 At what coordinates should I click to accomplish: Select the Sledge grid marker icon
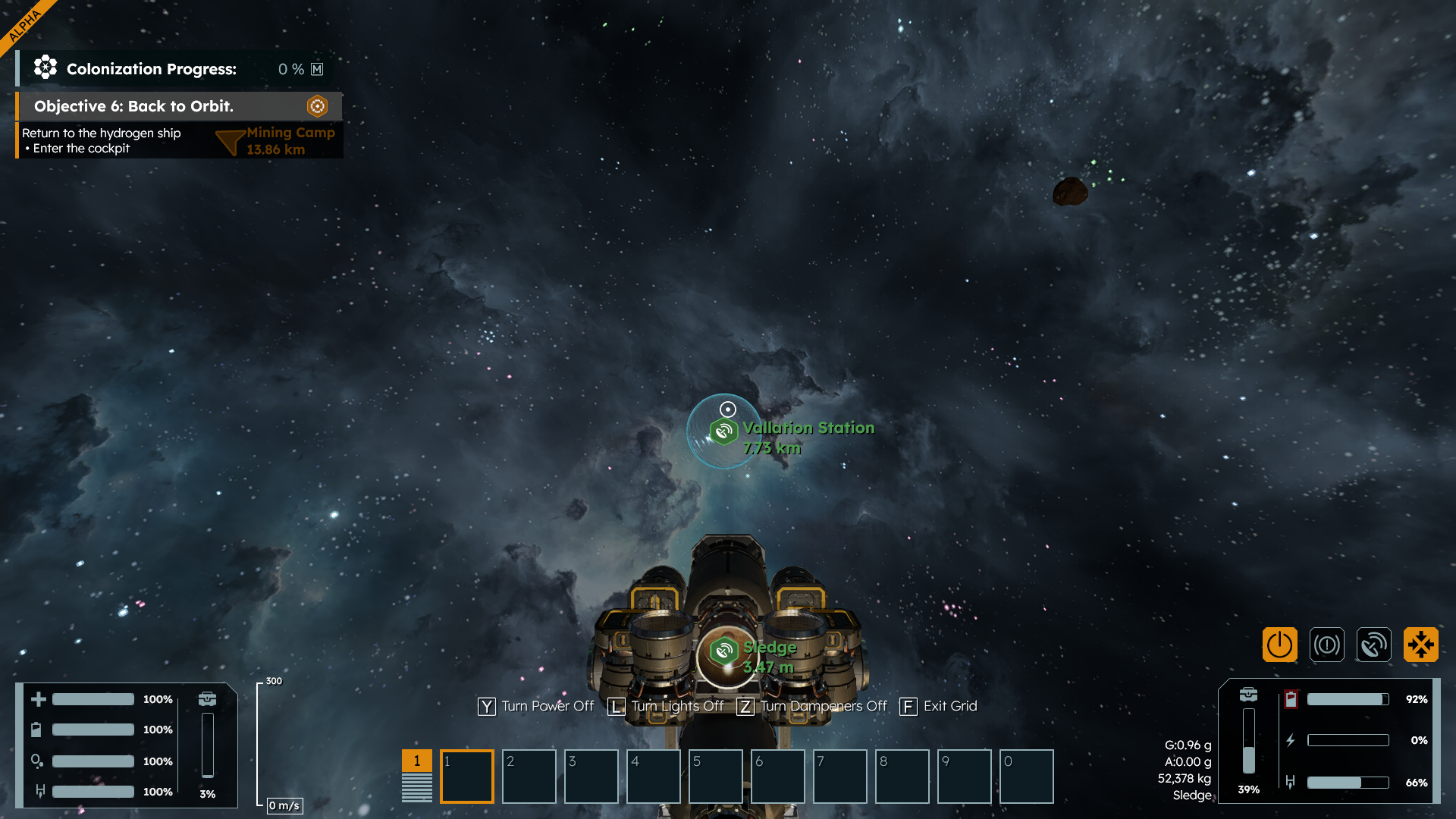click(x=723, y=651)
